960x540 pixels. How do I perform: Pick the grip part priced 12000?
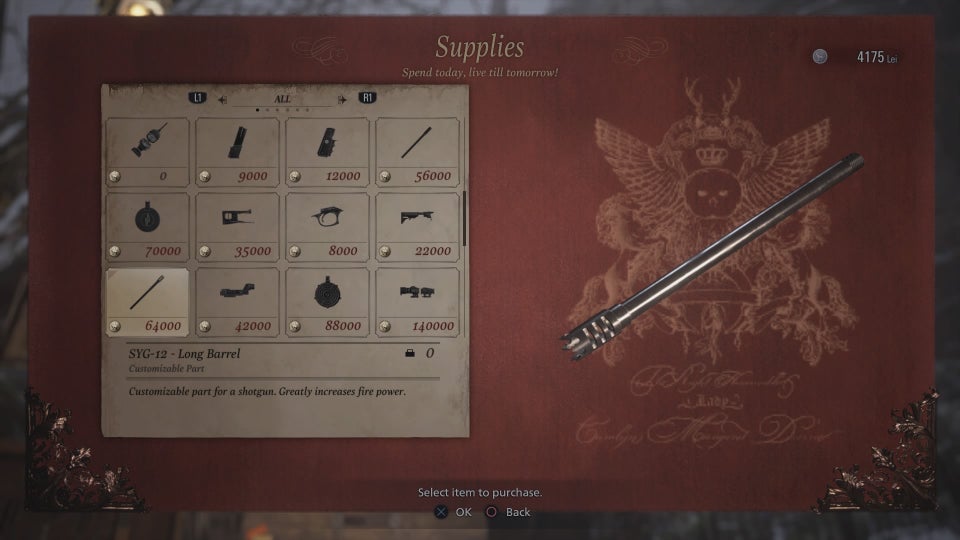(327, 151)
